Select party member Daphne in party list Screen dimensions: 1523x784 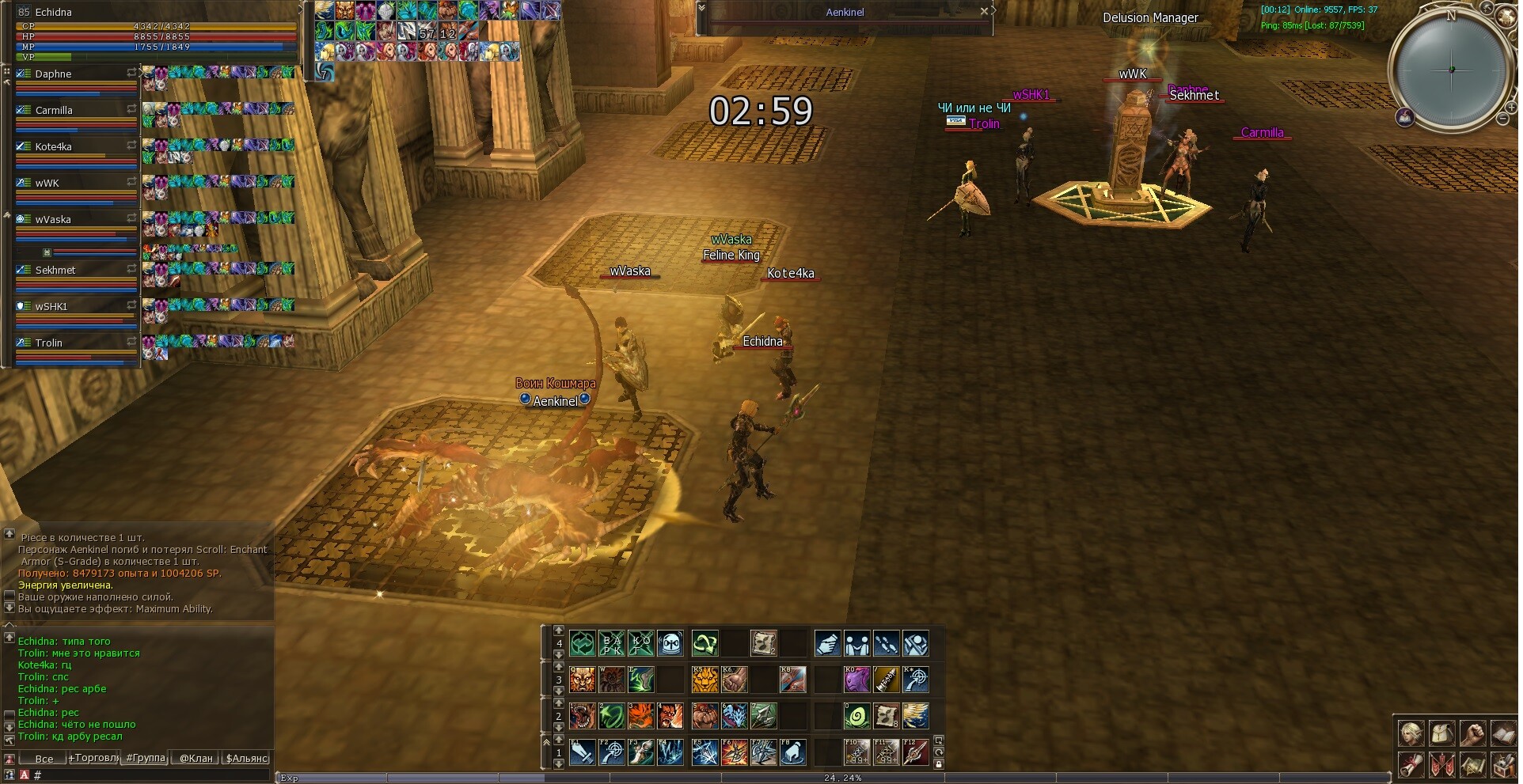click(x=54, y=74)
